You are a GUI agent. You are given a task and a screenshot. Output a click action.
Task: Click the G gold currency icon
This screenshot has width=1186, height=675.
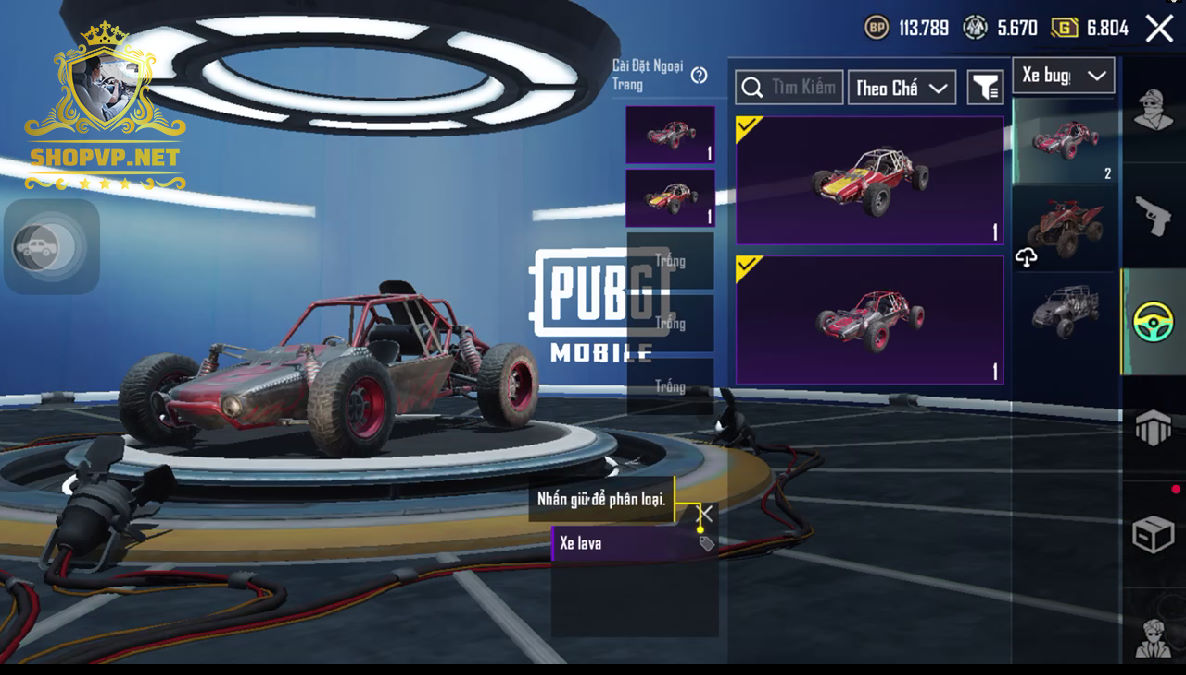1064,28
